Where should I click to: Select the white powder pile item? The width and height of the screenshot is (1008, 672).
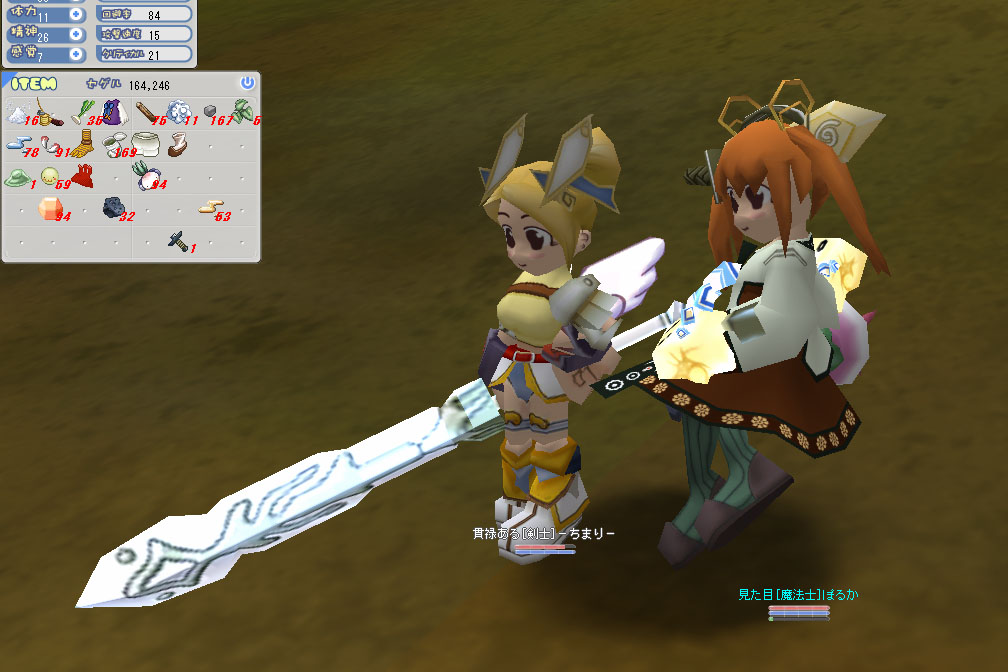[x=17, y=112]
